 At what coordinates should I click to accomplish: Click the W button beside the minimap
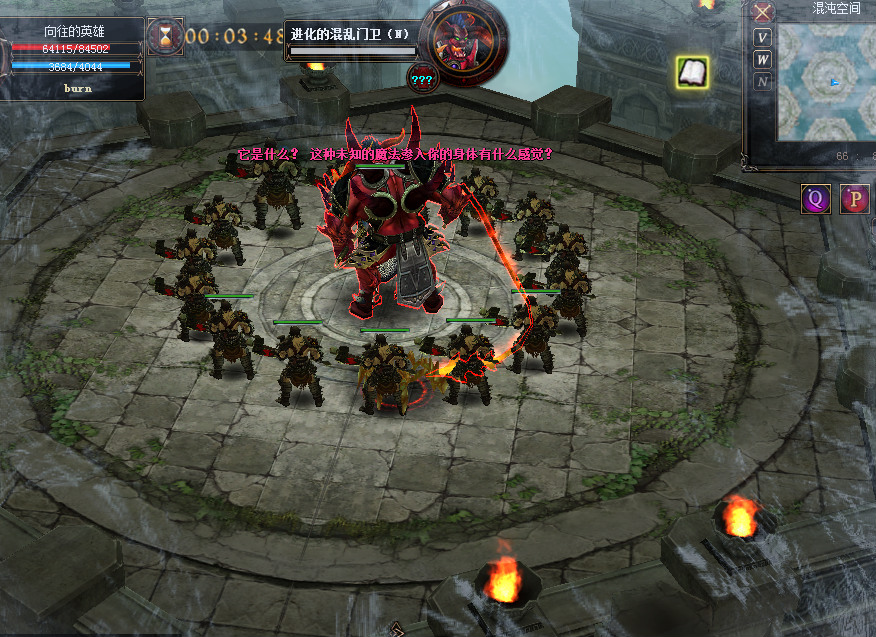point(763,60)
